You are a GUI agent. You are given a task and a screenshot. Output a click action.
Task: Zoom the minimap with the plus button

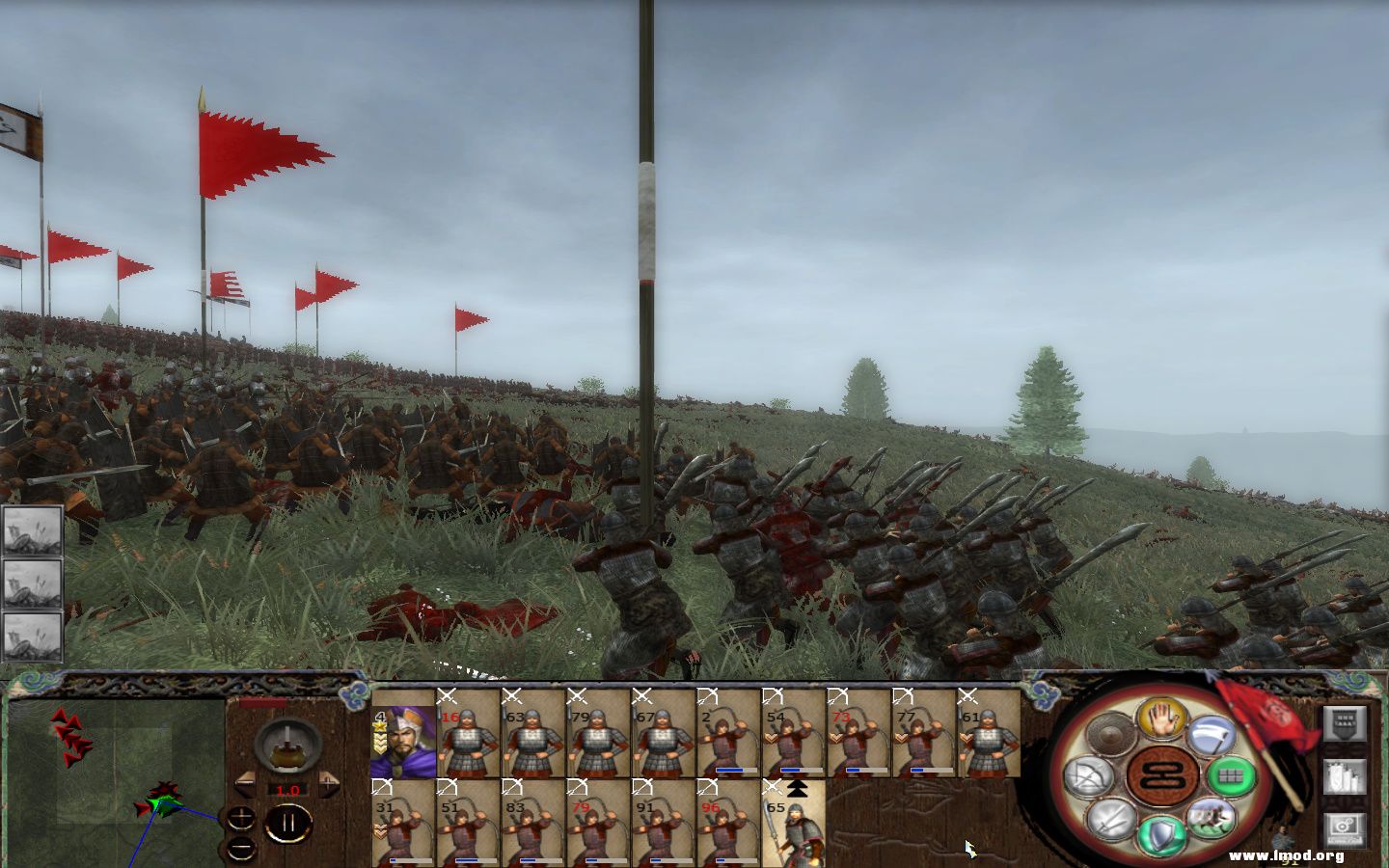[240, 817]
